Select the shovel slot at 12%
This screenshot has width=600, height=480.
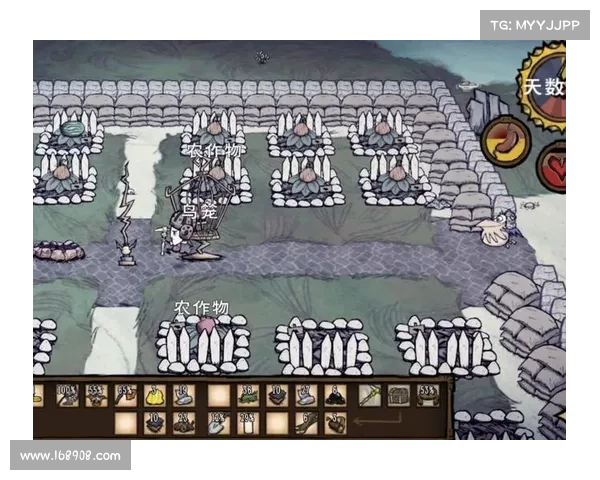(x=216, y=423)
